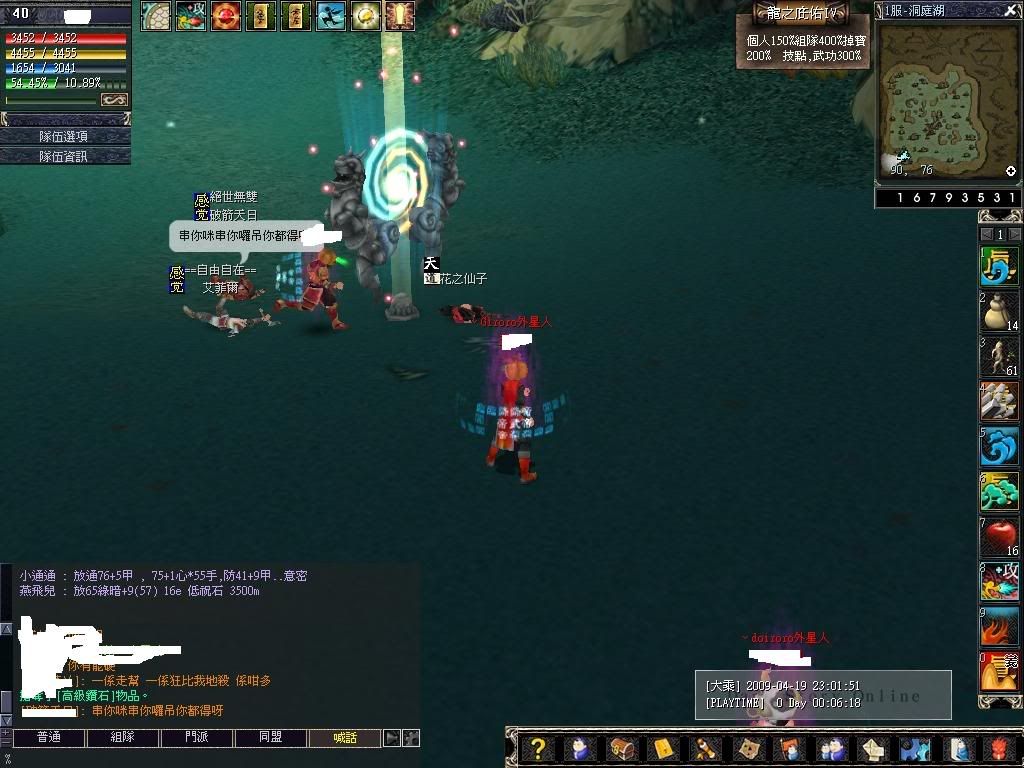Open the orange flag guild icon

789,748
